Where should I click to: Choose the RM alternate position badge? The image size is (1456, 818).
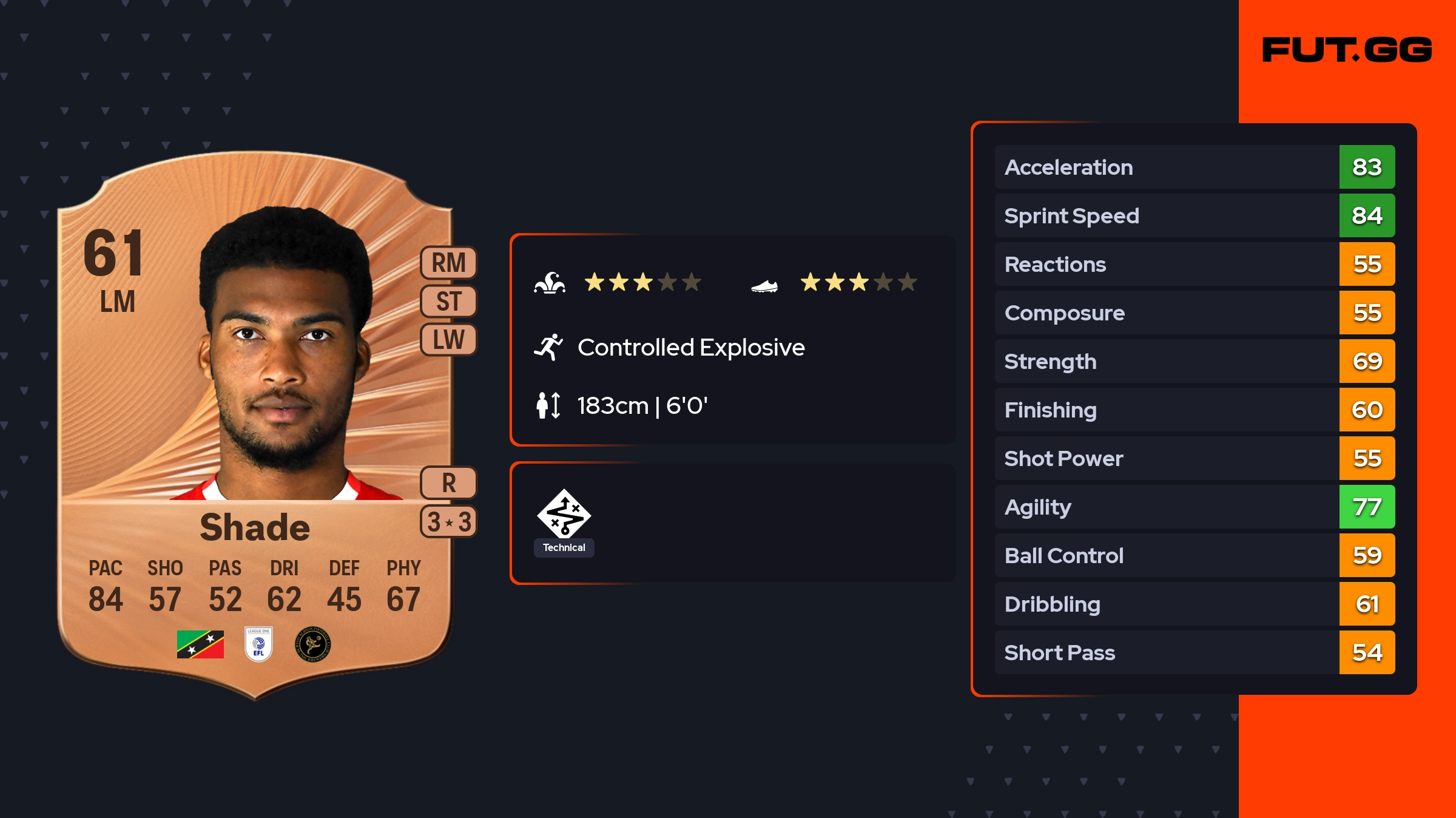pos(448,263)
